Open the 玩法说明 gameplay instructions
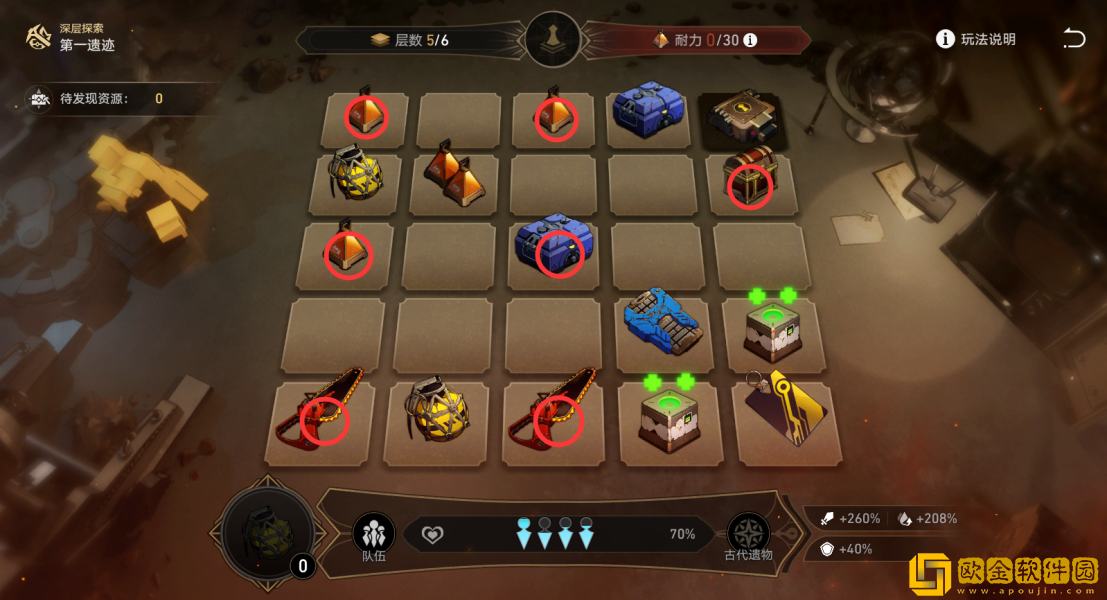The width and height of the screenshot is (1107, 600). [x=976, y=39]
